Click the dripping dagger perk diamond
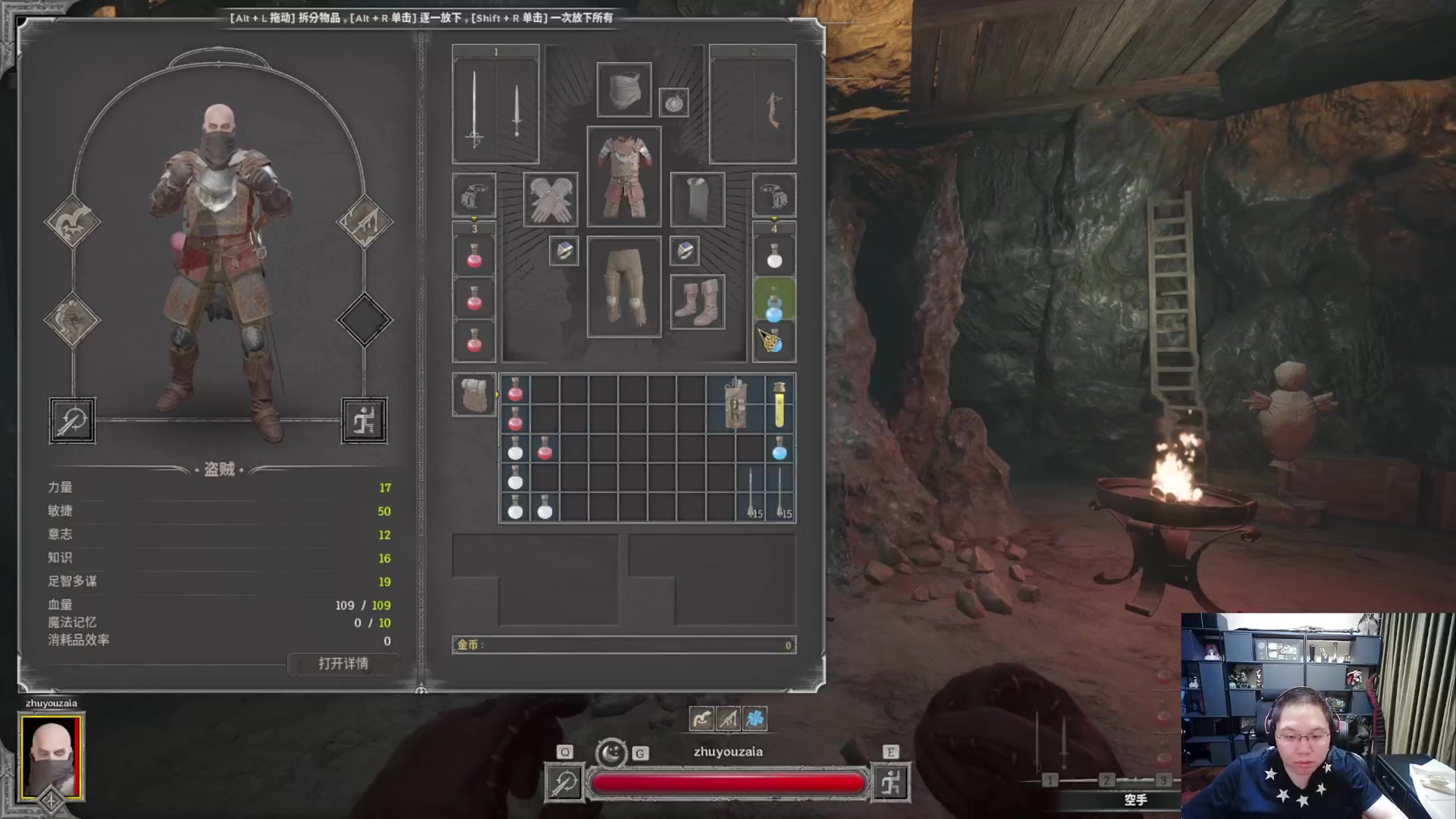This screenshot has height=819, width=1456. pos(364,221)
